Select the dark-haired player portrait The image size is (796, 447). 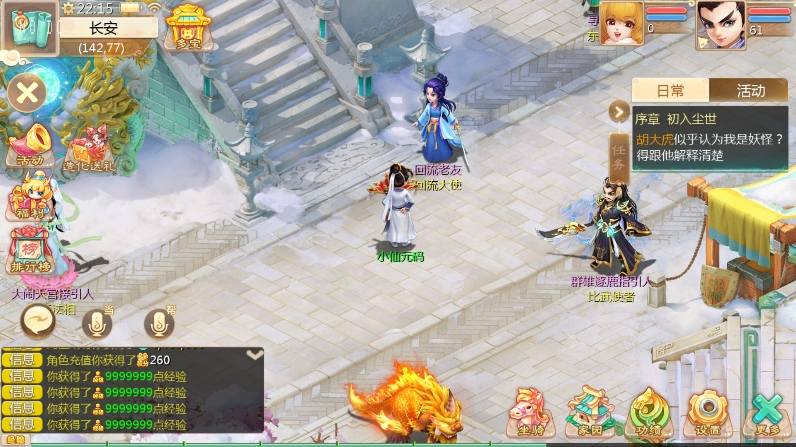720,24
